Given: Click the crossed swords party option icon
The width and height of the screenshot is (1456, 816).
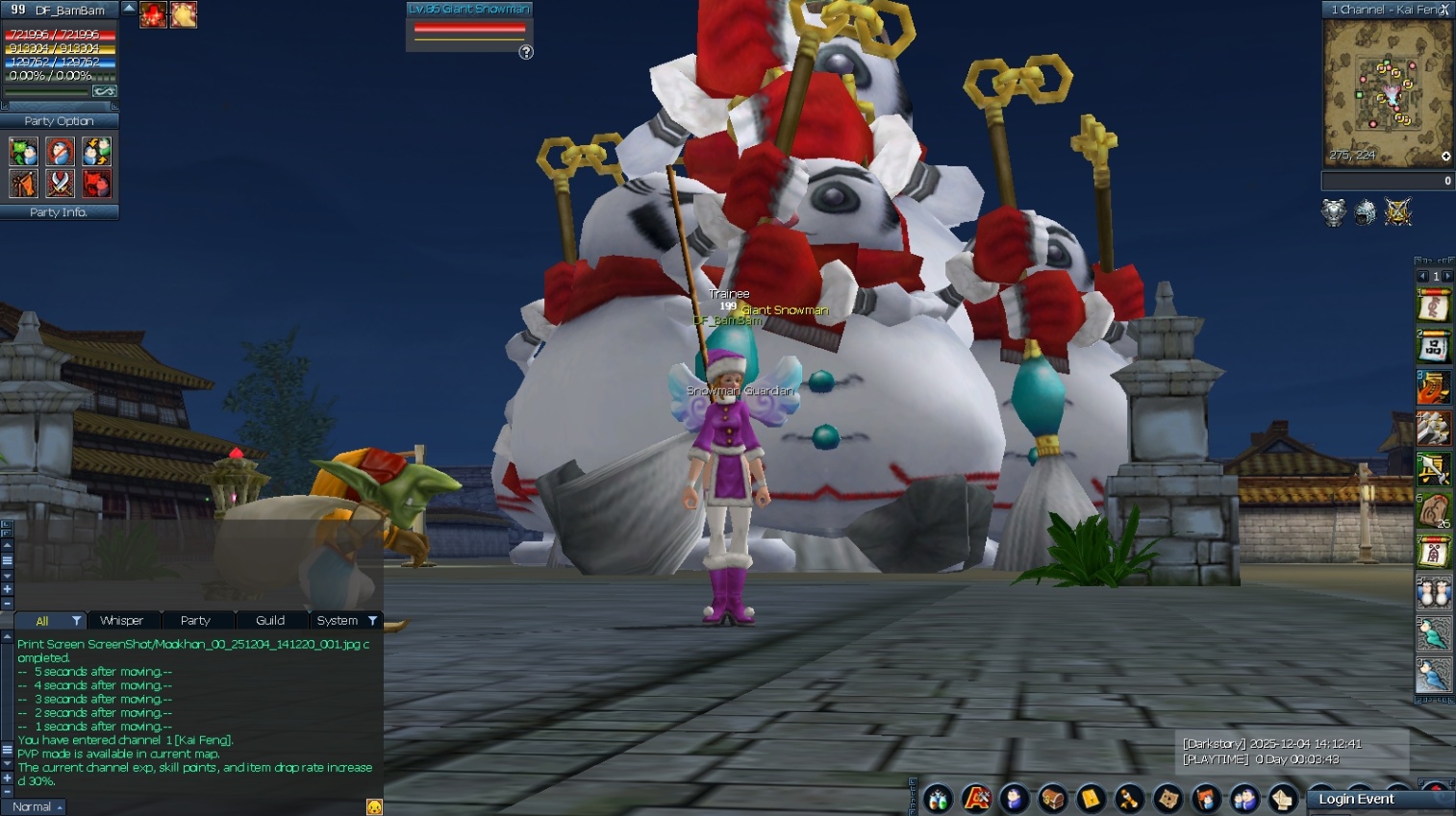Looking at the screenshot, I should [60, 183].
